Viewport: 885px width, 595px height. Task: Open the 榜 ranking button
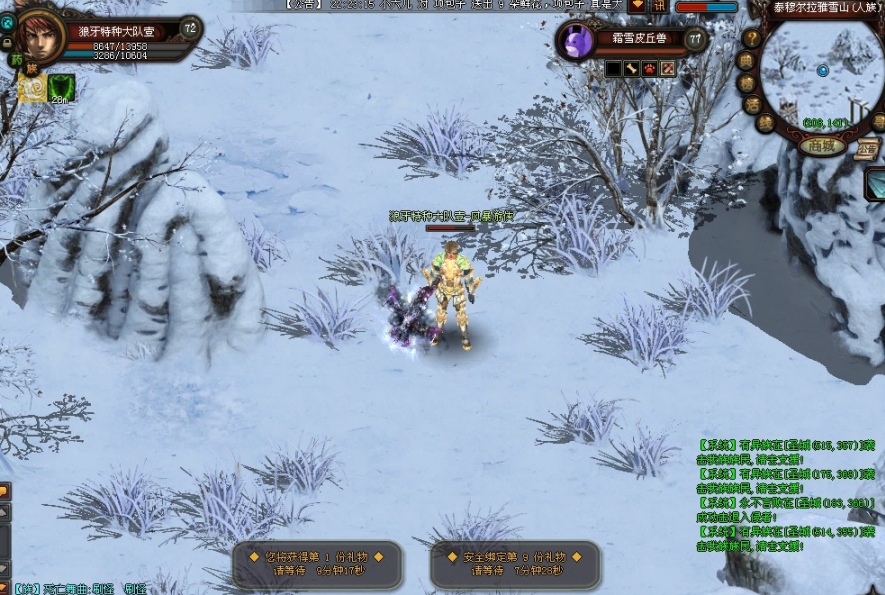pyautogui.click(x=749, y=82)
